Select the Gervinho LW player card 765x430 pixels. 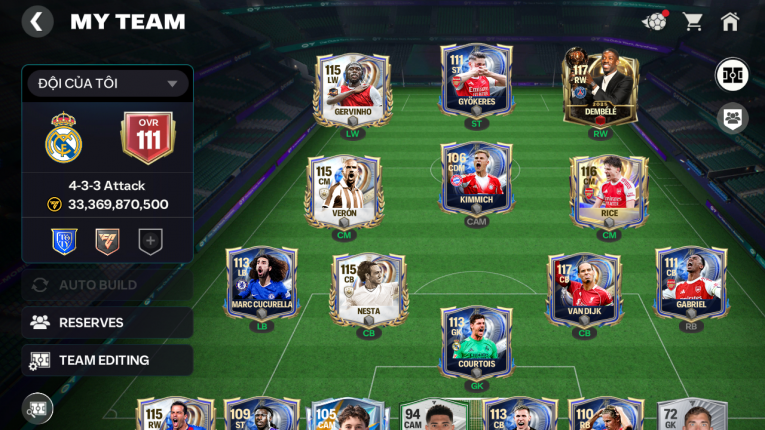click(x=347, y=89)
